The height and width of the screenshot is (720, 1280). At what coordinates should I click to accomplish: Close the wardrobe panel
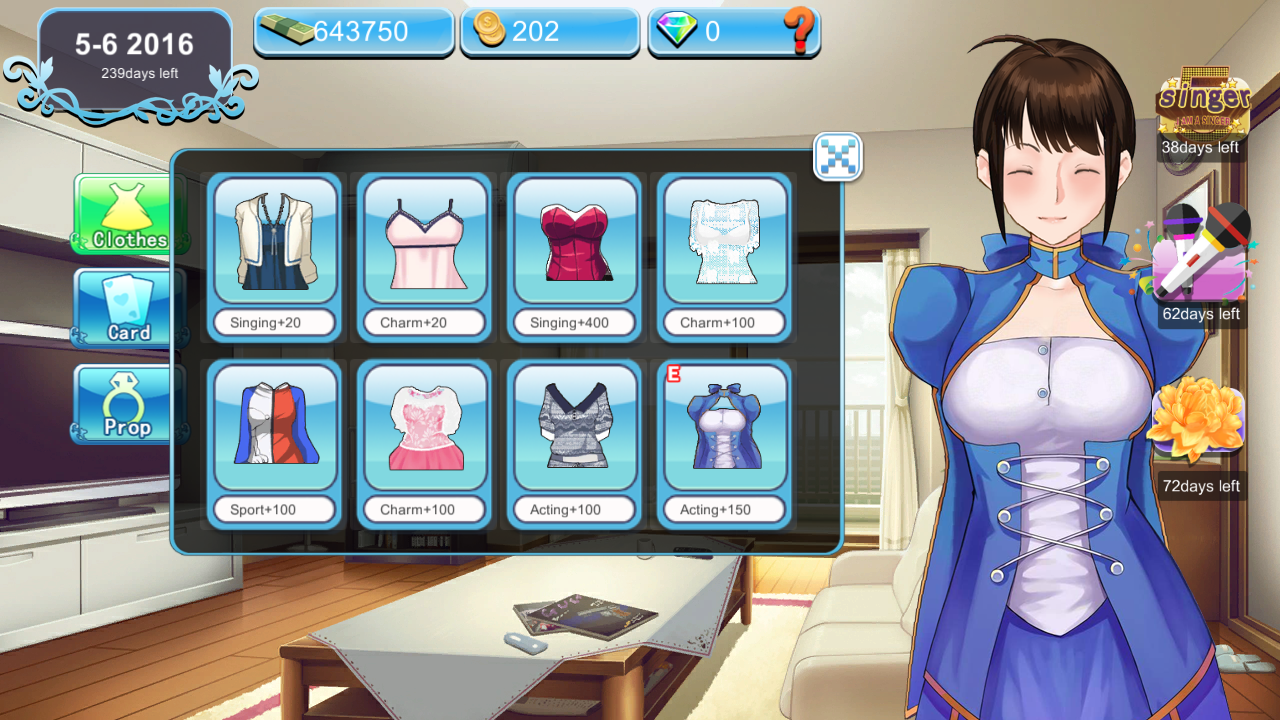pyautogui.click(x=837, y=157)
